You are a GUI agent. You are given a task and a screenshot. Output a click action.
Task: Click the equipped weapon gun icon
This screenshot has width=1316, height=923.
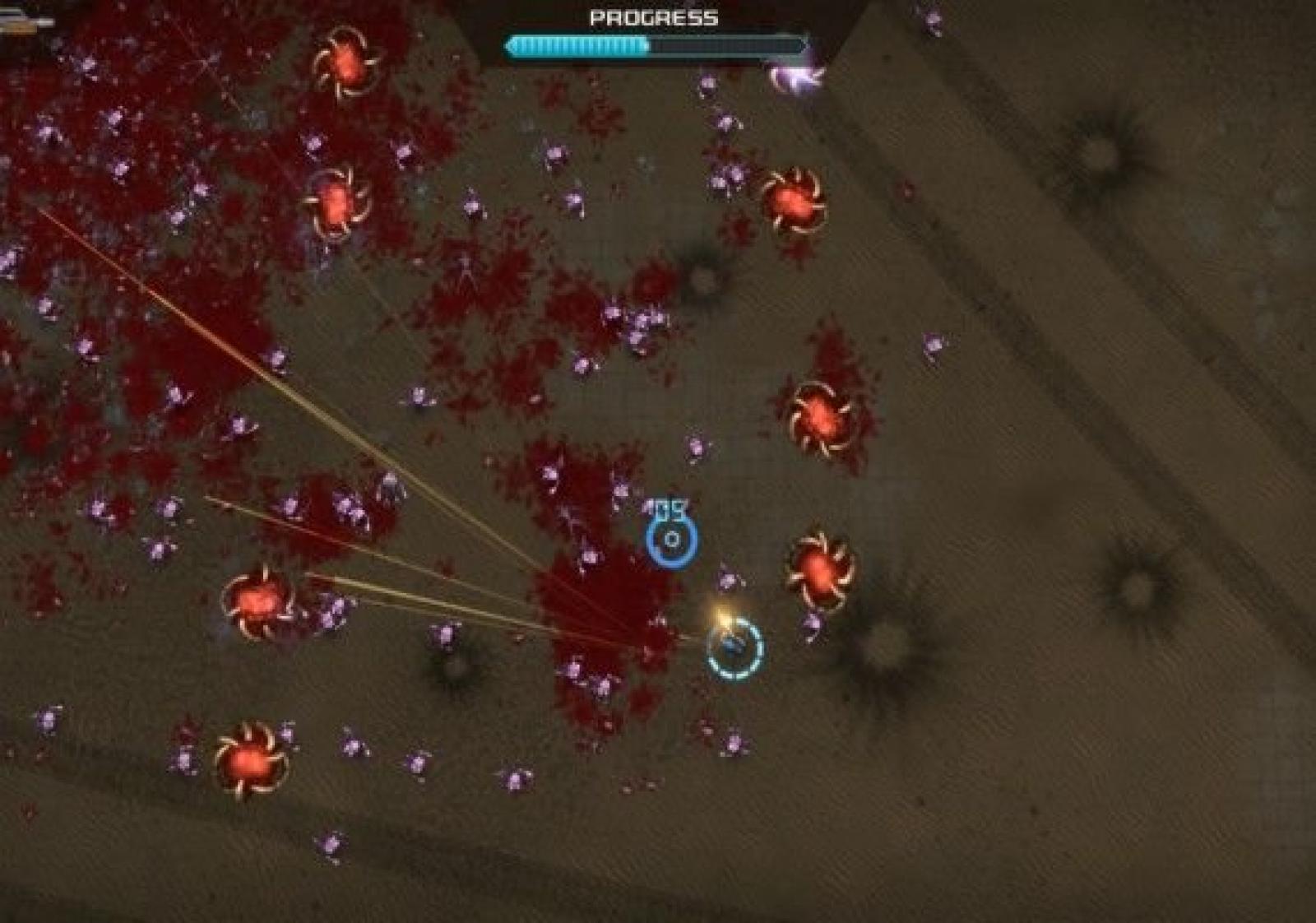(x=25, y=22)
